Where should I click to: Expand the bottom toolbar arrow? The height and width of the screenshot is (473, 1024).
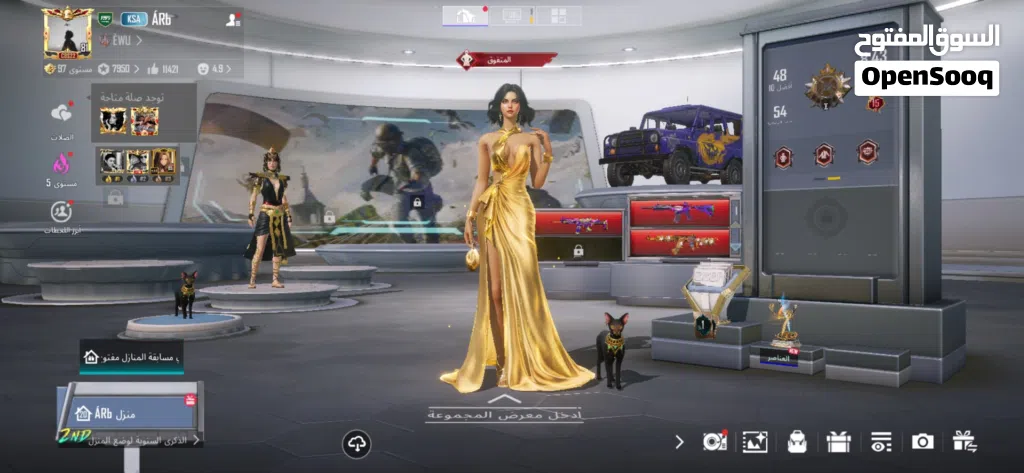[x=679, y=441]
